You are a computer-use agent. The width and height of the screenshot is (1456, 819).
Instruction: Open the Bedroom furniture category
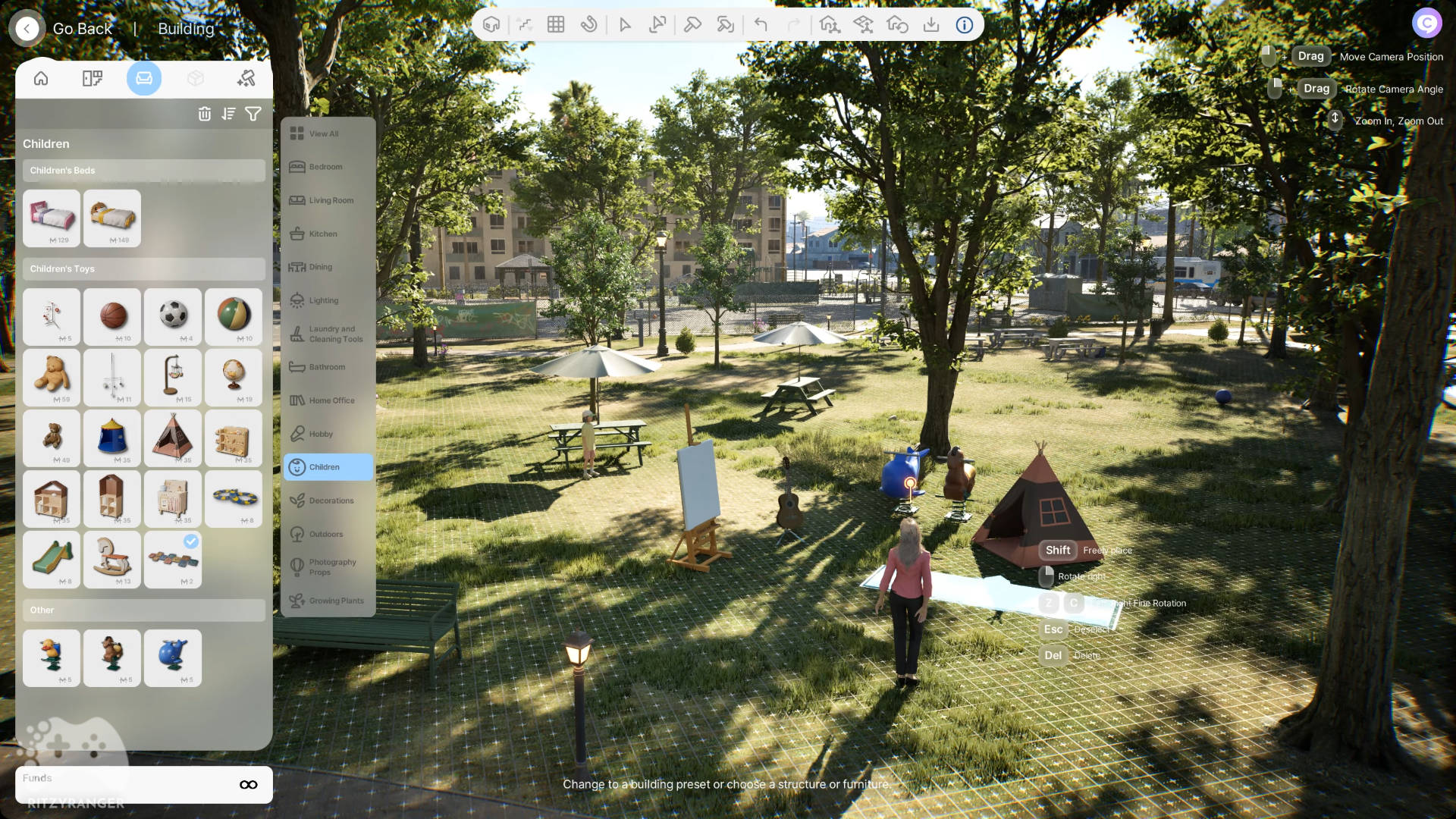pyautogui.click(x=326, y=167)
